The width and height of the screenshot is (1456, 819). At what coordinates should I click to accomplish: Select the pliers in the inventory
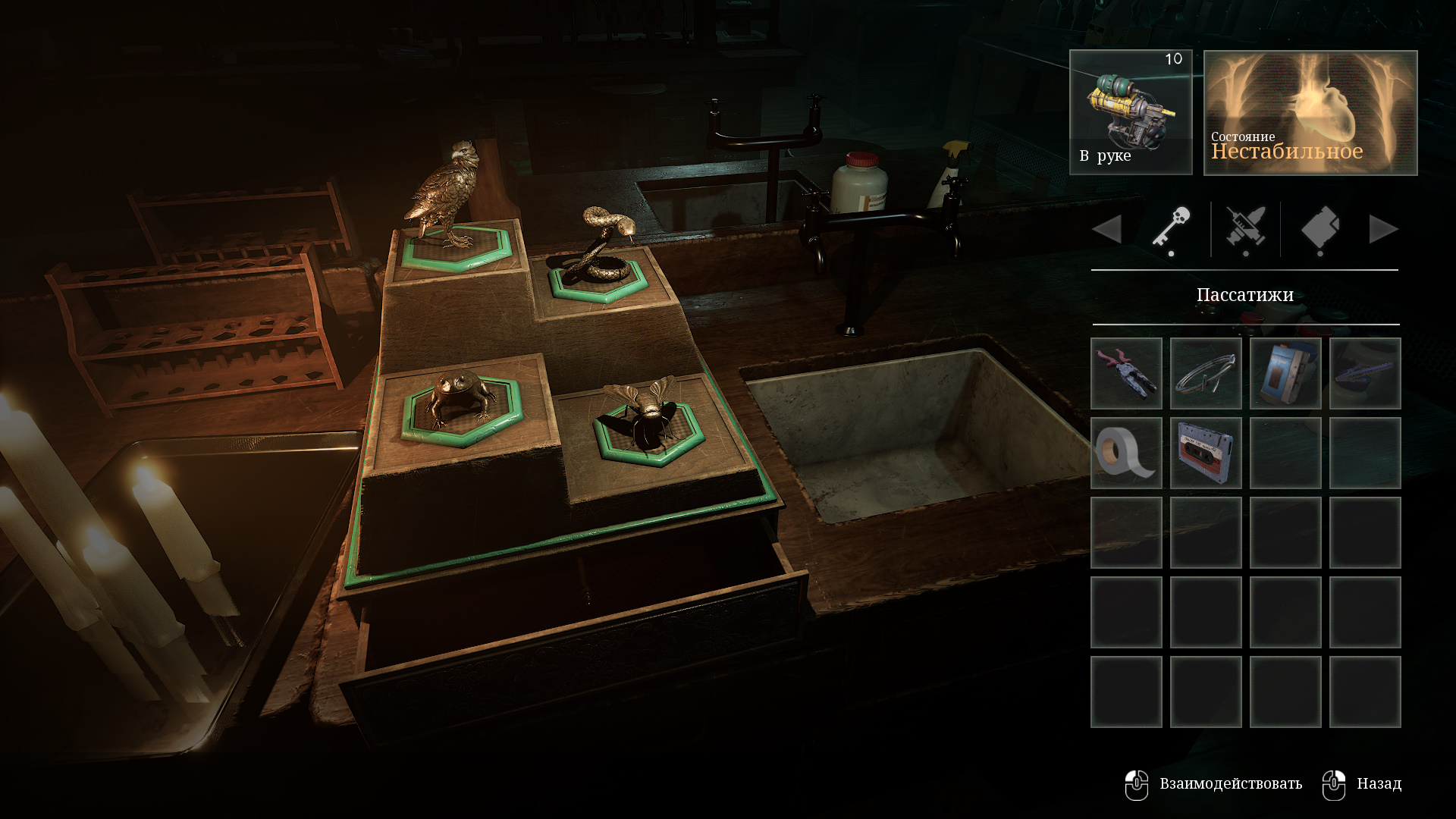coord(1126,374)
